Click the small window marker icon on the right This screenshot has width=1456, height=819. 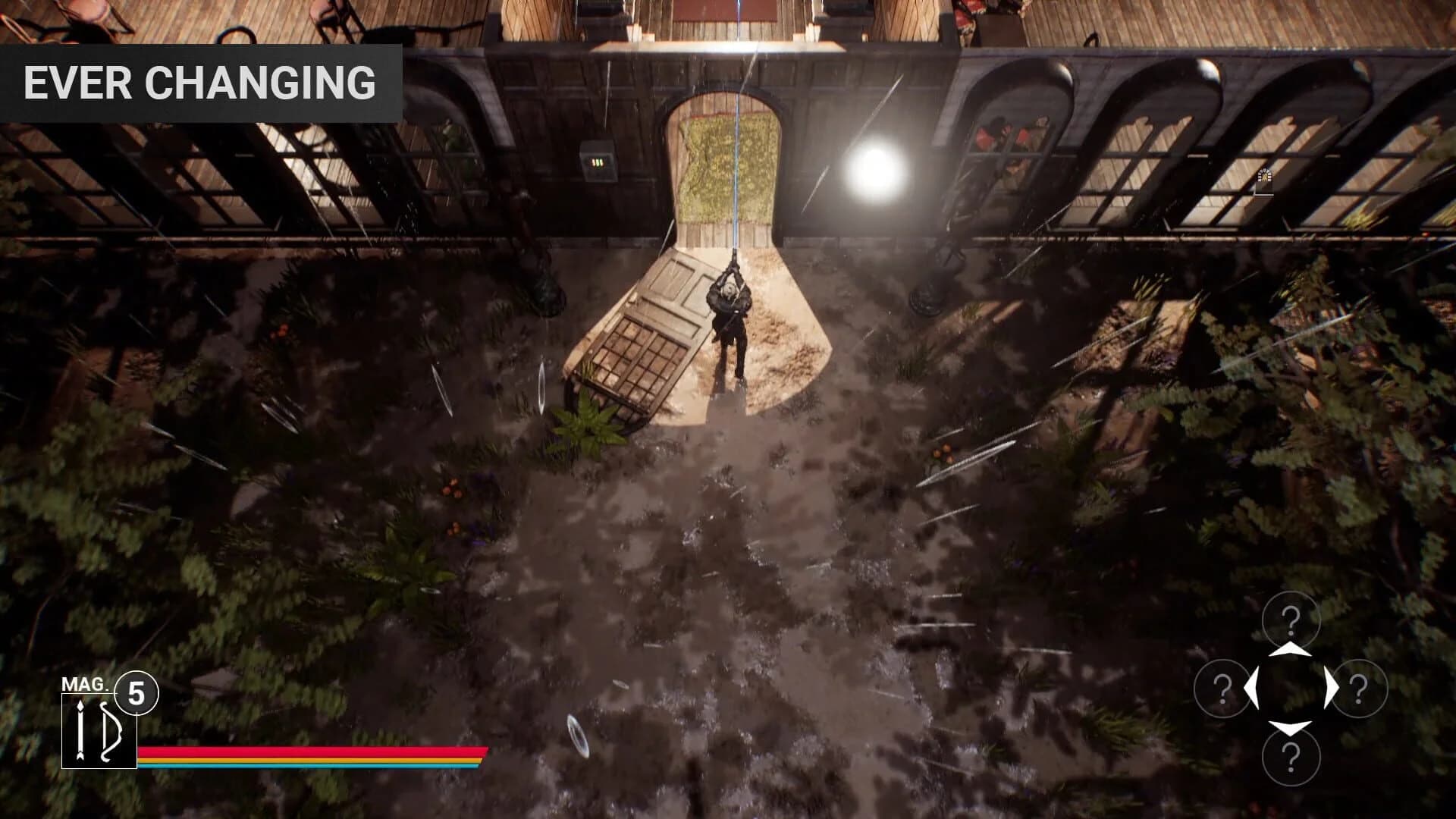coord(1264,176)
